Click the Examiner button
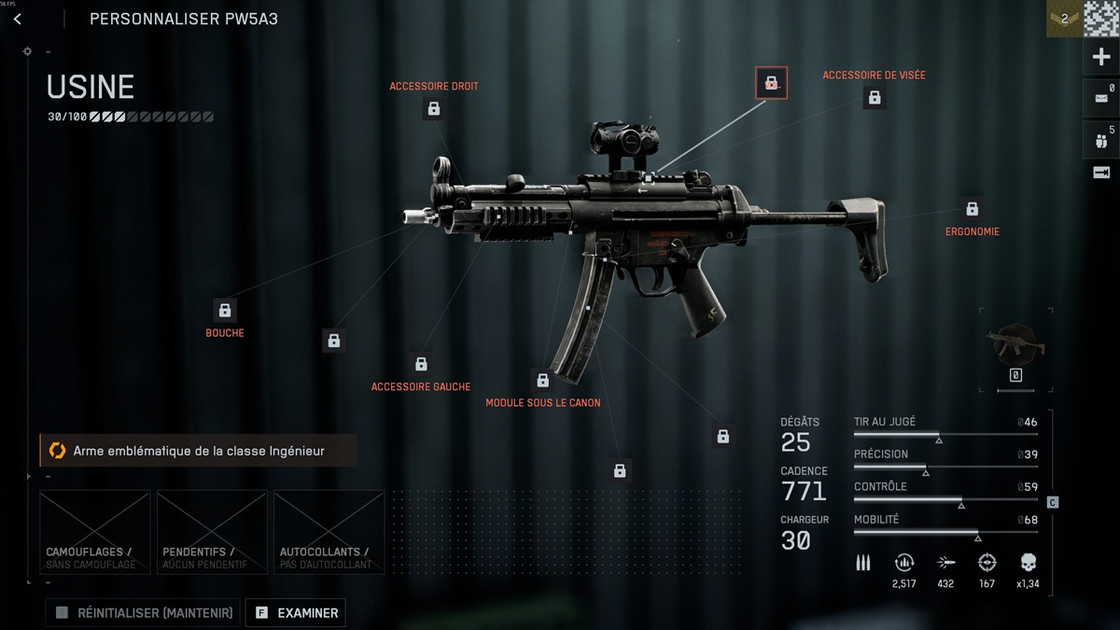This screenshot has height=630, width=1120. coord(295,612)
